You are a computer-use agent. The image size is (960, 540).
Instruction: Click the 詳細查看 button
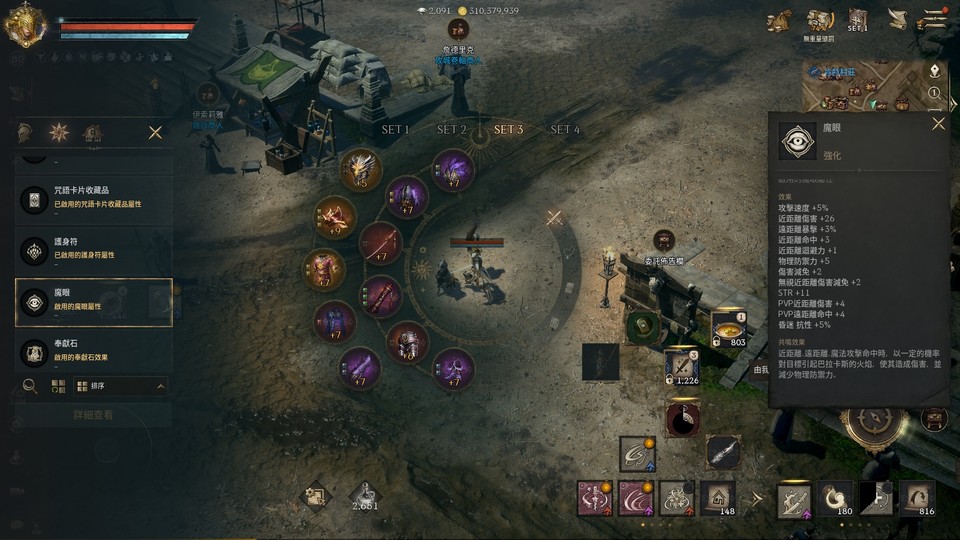(x=93, y=415)
